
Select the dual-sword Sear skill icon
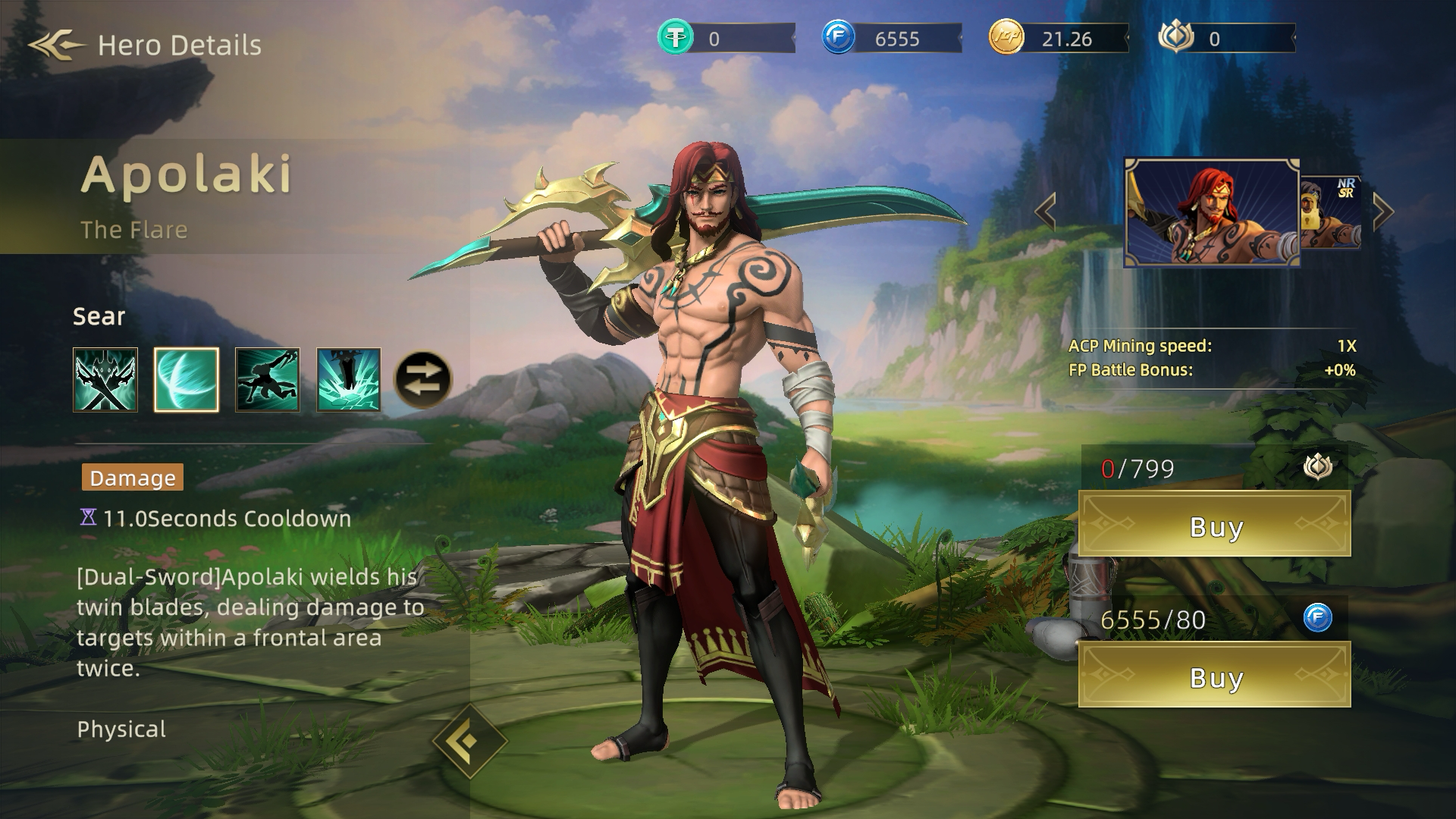106,378
